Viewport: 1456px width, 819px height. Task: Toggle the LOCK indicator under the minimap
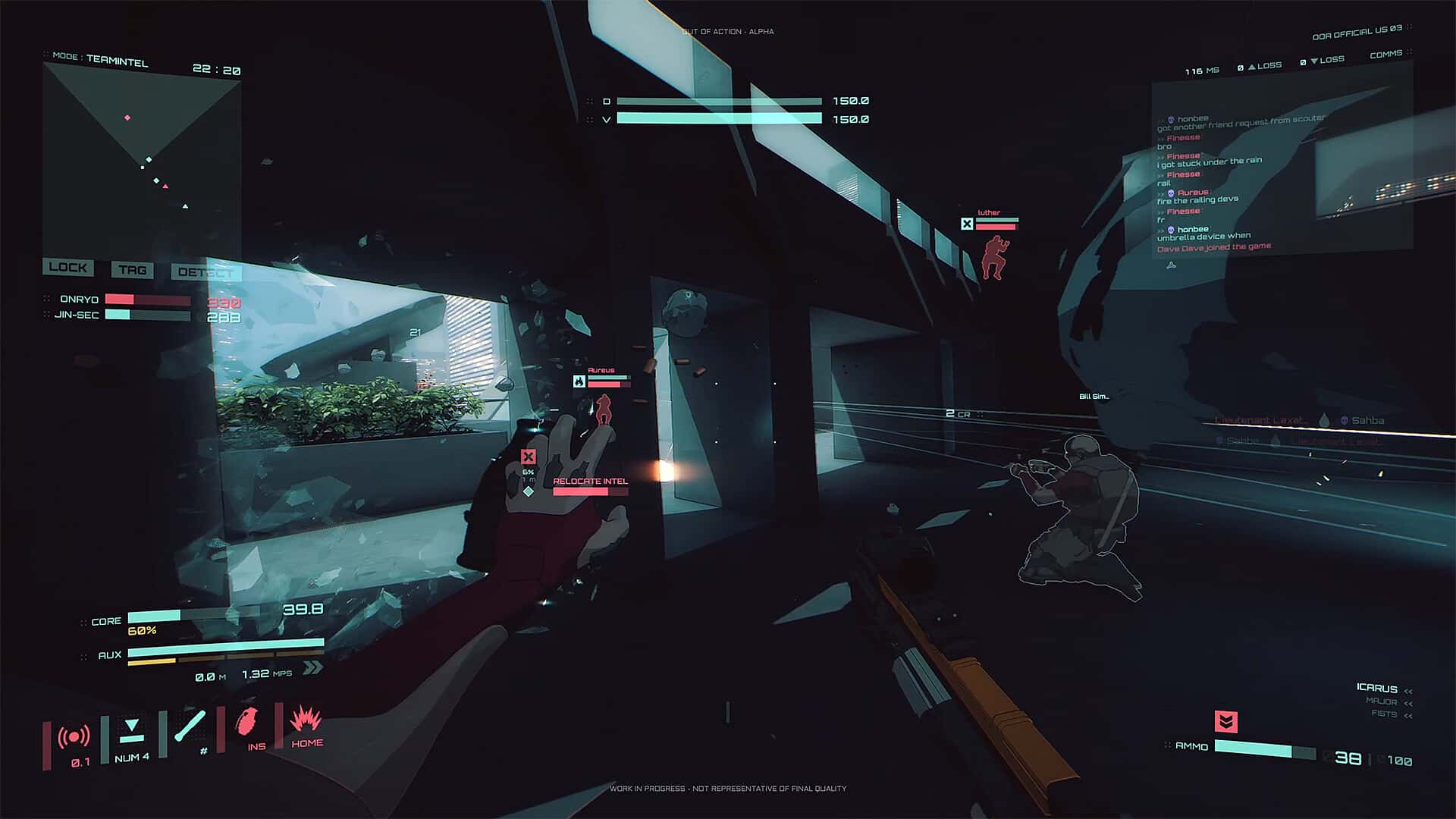pyautogui.click(x=68, y=267)
